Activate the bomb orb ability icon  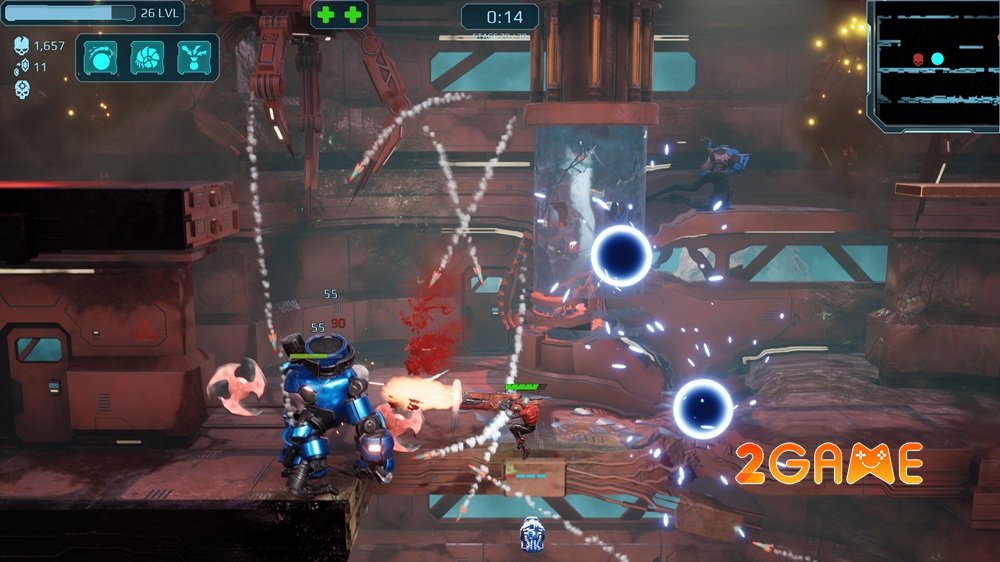tap(100, 58)
